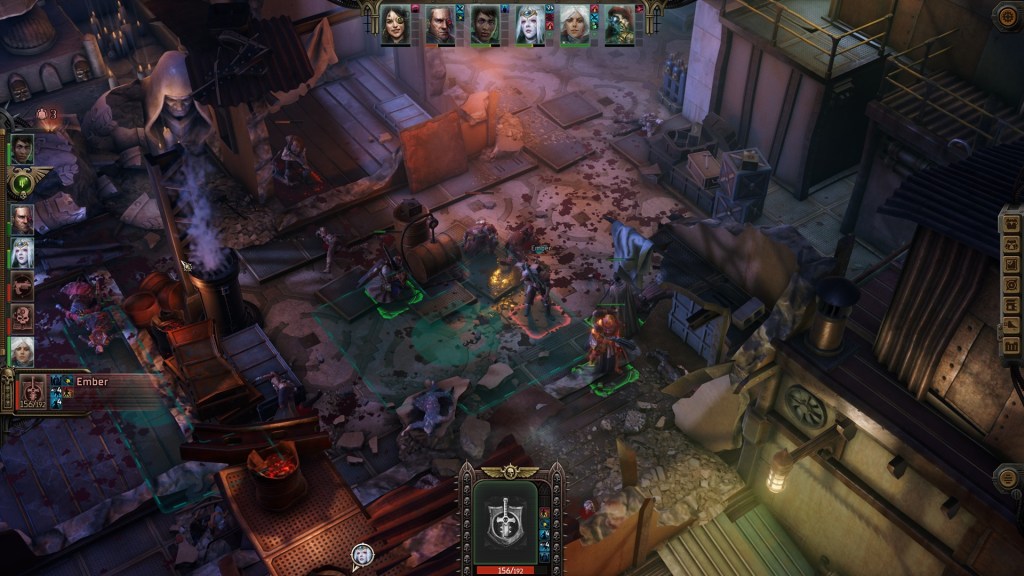Select the red-hooded masked tech-priest portrait
Screen dimensions: 1024x576
pos(619,25)
